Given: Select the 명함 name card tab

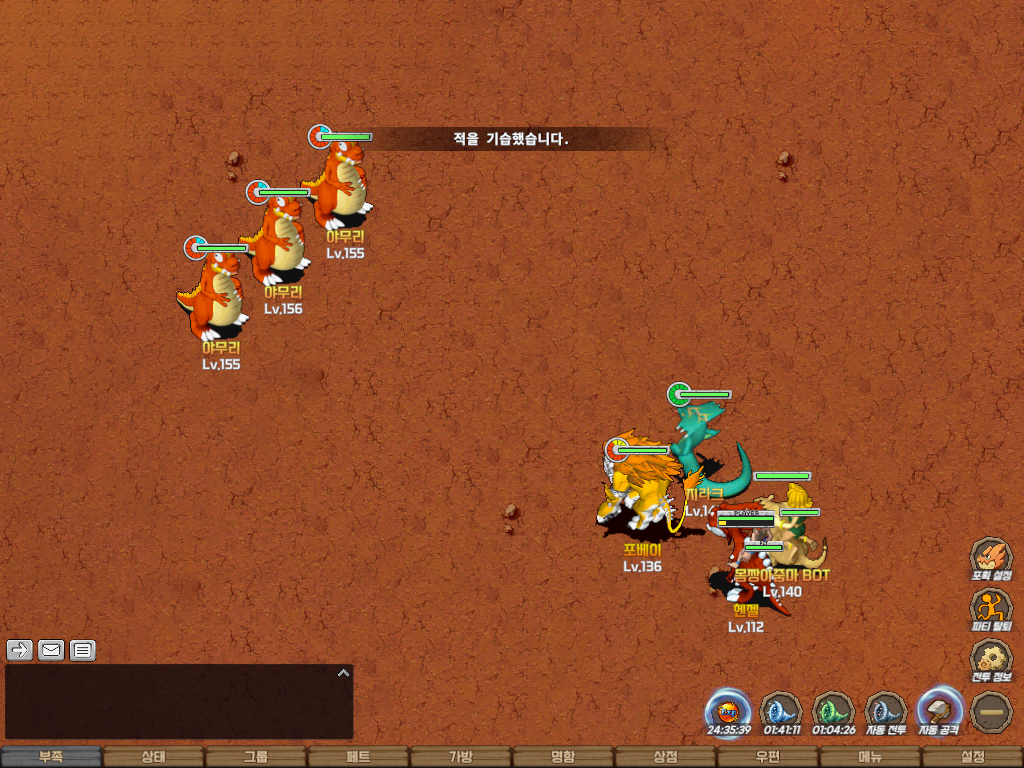Looking at the screenshot, I should [x=563, y=757].
